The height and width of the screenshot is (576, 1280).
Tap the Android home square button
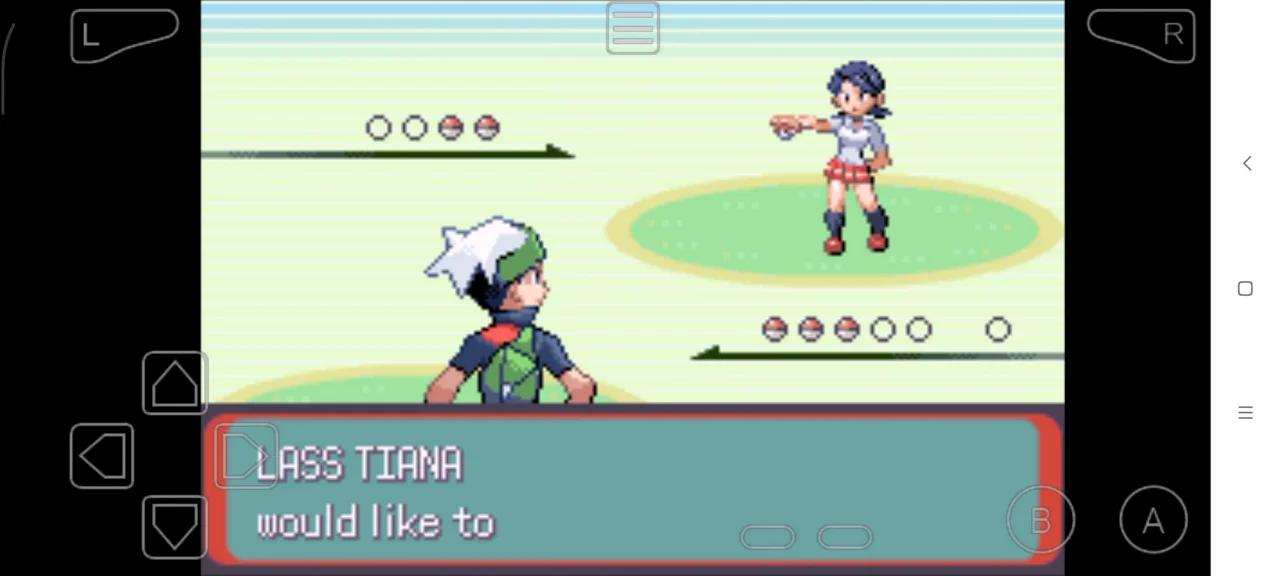pos(1245,288)
